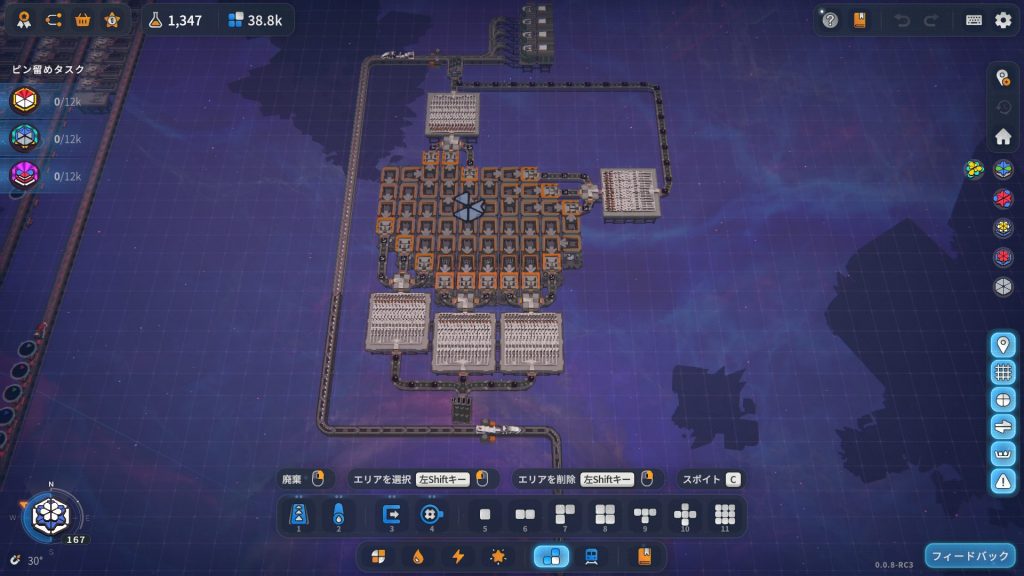The height and width of the screenshot is (576, 1024).
Task: Open the help question mark button
Action: pyautogui.click(x=830, y=20)
